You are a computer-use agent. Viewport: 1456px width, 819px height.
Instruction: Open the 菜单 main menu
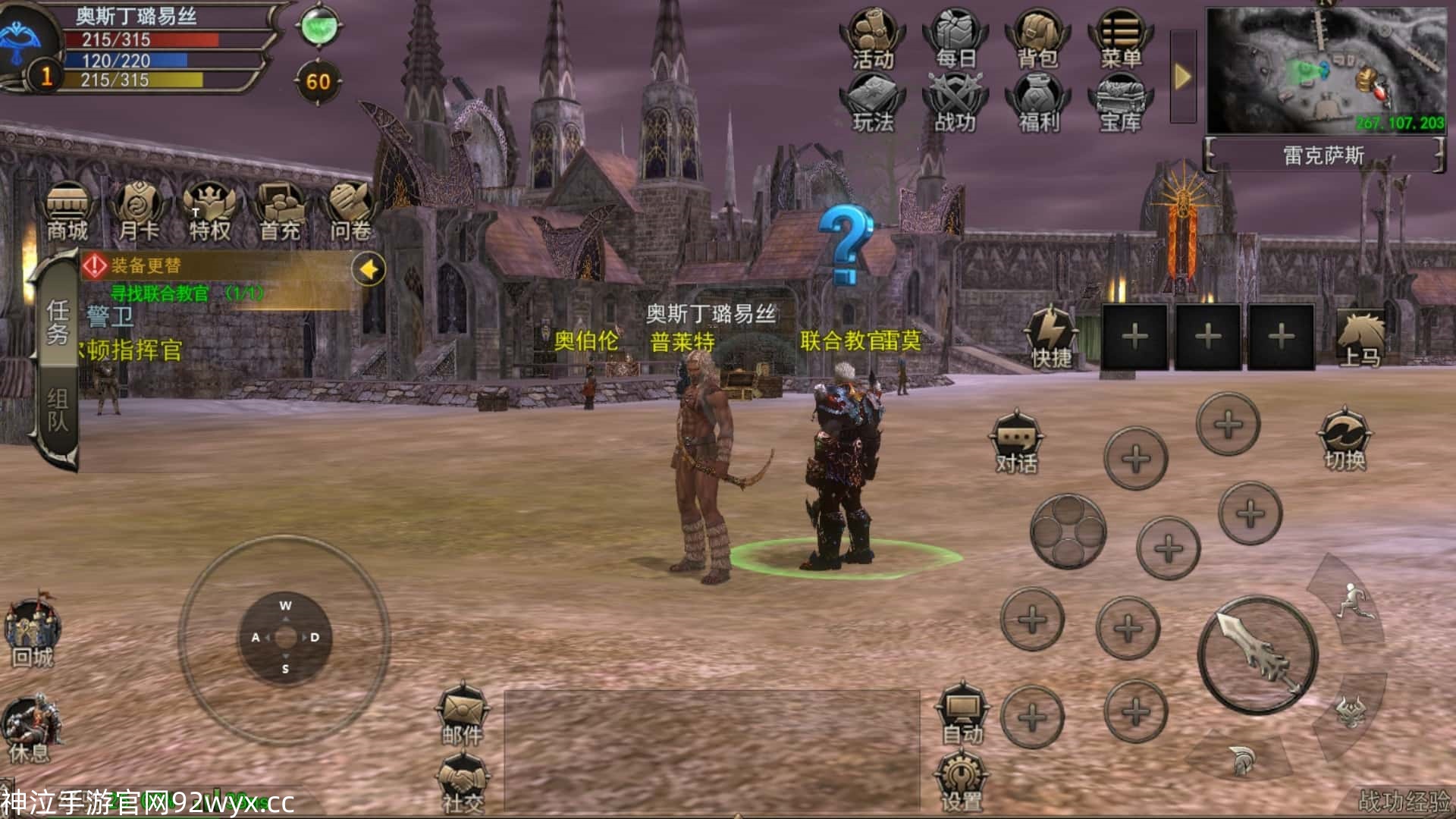coord(1120,39)
